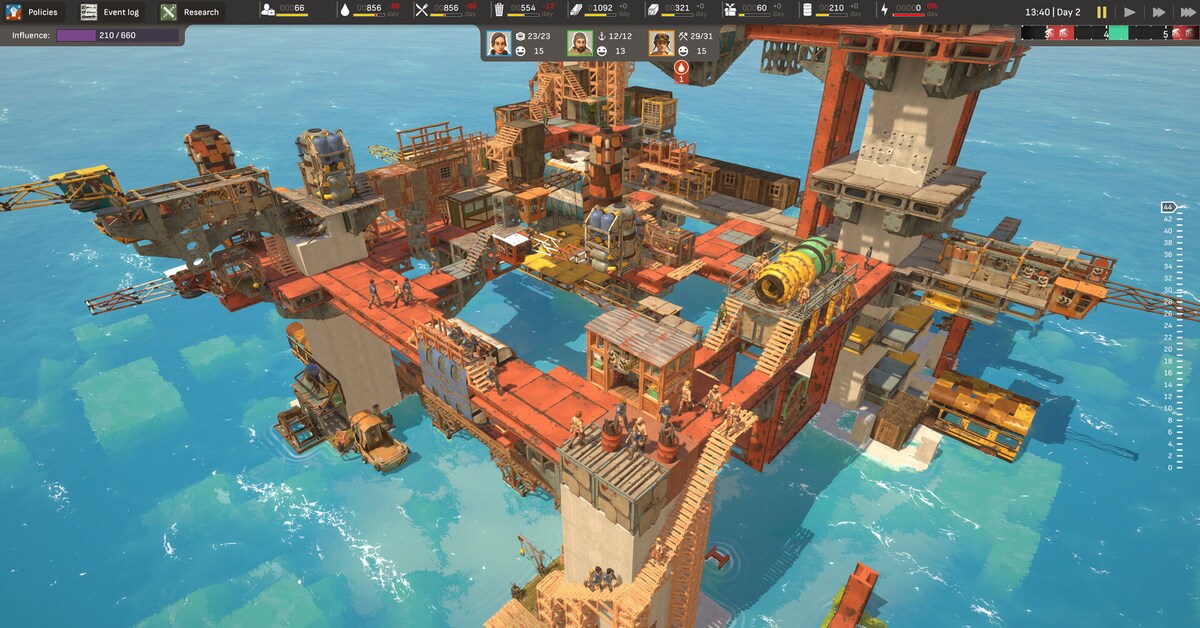The height and width of the screenshot is (628, 1200).
Task: Click the water droplet resource icon
Action: tap(345, 10)
